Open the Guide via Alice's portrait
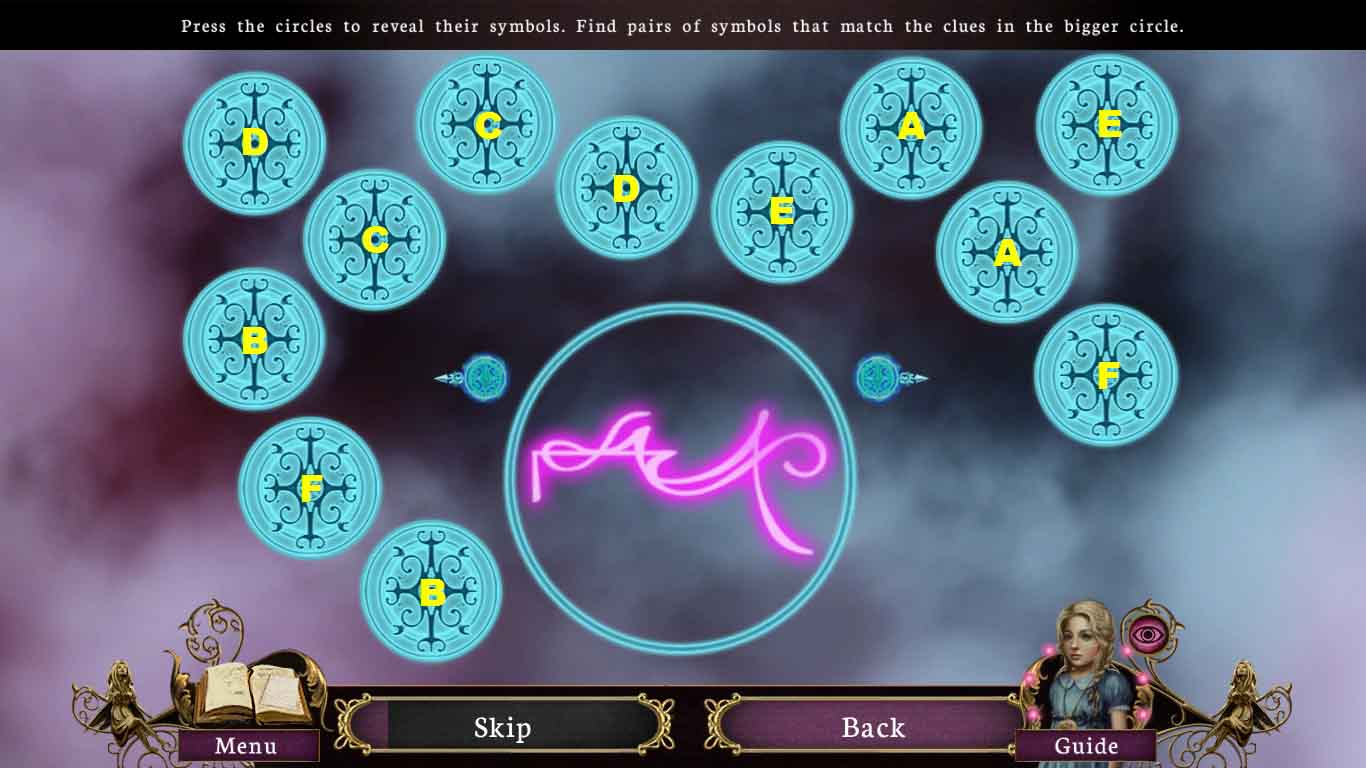Viewport: 1366px width, 768px height. point(1088,745)
